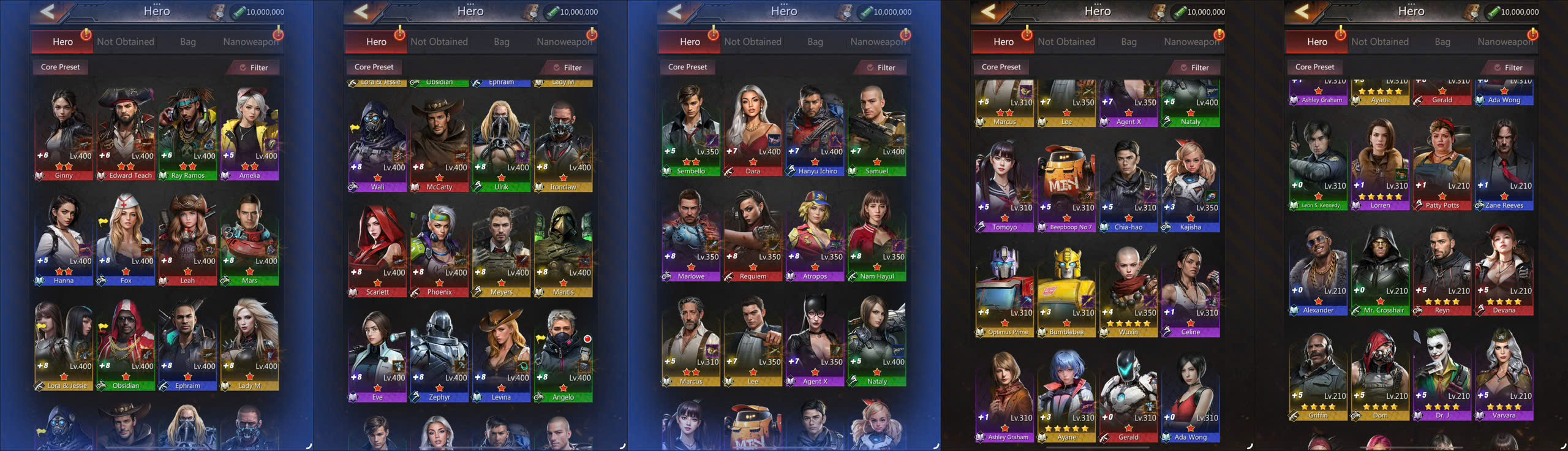Screen dimensions: 1568x451
Task: Open Edward Teach's hero card
Action: 126,135
